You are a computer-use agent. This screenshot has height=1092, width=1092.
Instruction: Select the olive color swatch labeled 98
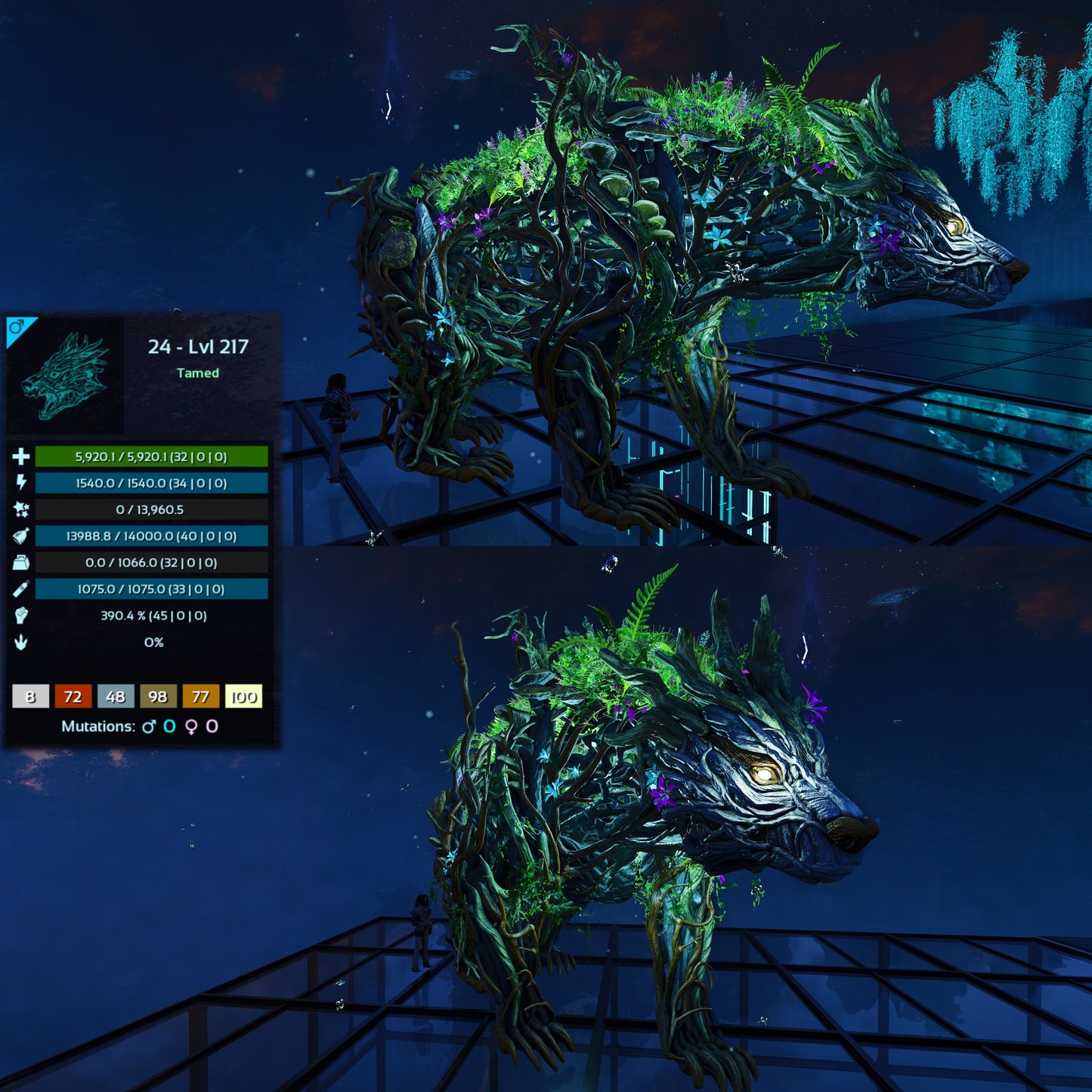tap(158, 696)
